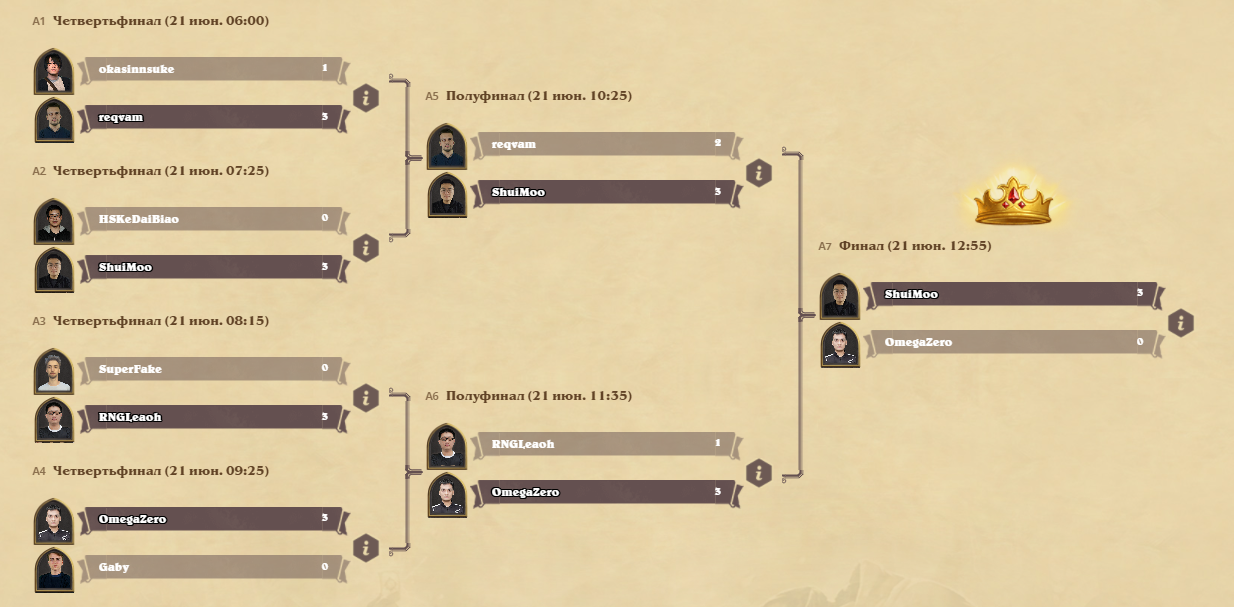
Task: Click ShuiMoo in quarterfinal A2
Action: click(x=210, y=267)
